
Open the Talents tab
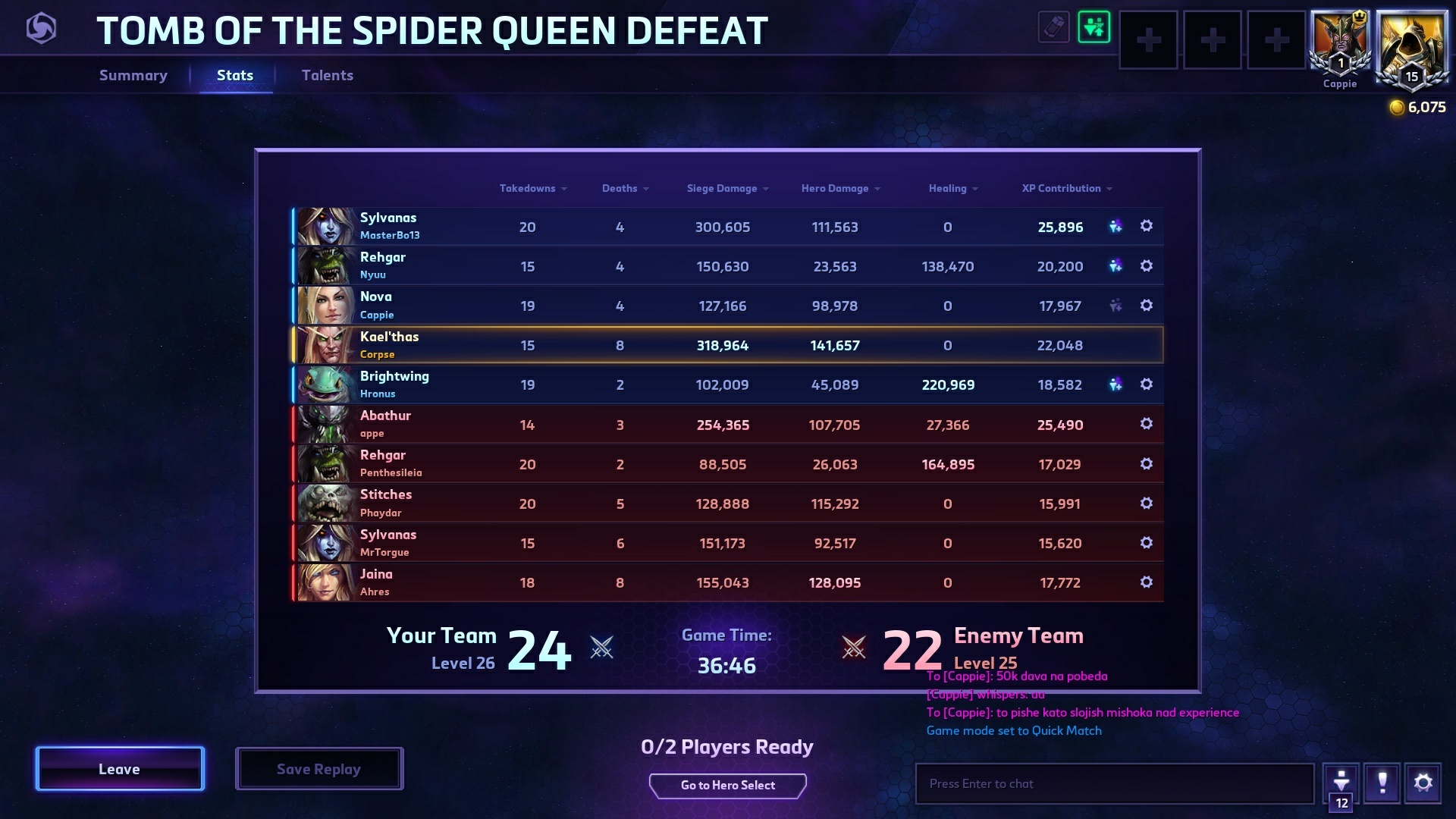pyautogui.click(x=328, y=75)
